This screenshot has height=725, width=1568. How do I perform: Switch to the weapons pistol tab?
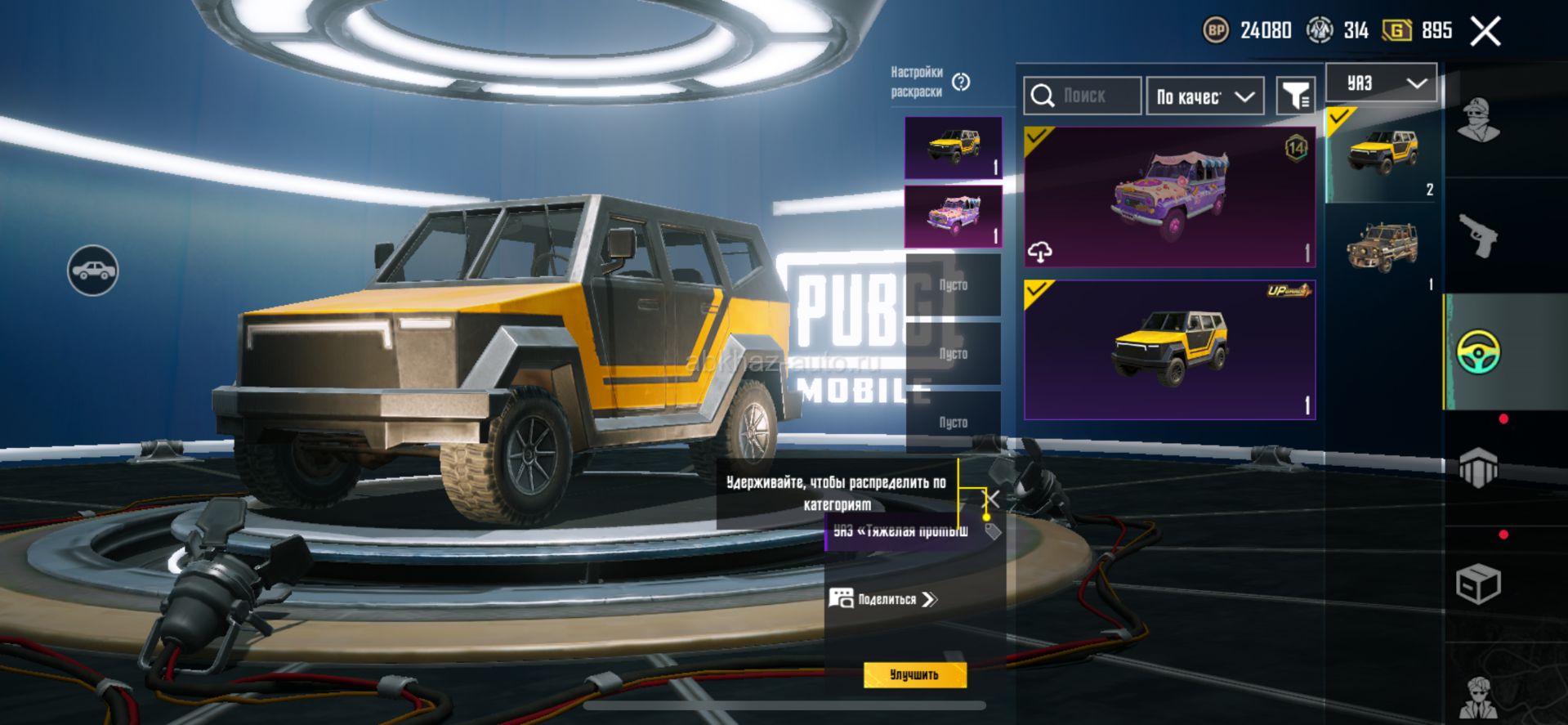tap(1478, 236)
